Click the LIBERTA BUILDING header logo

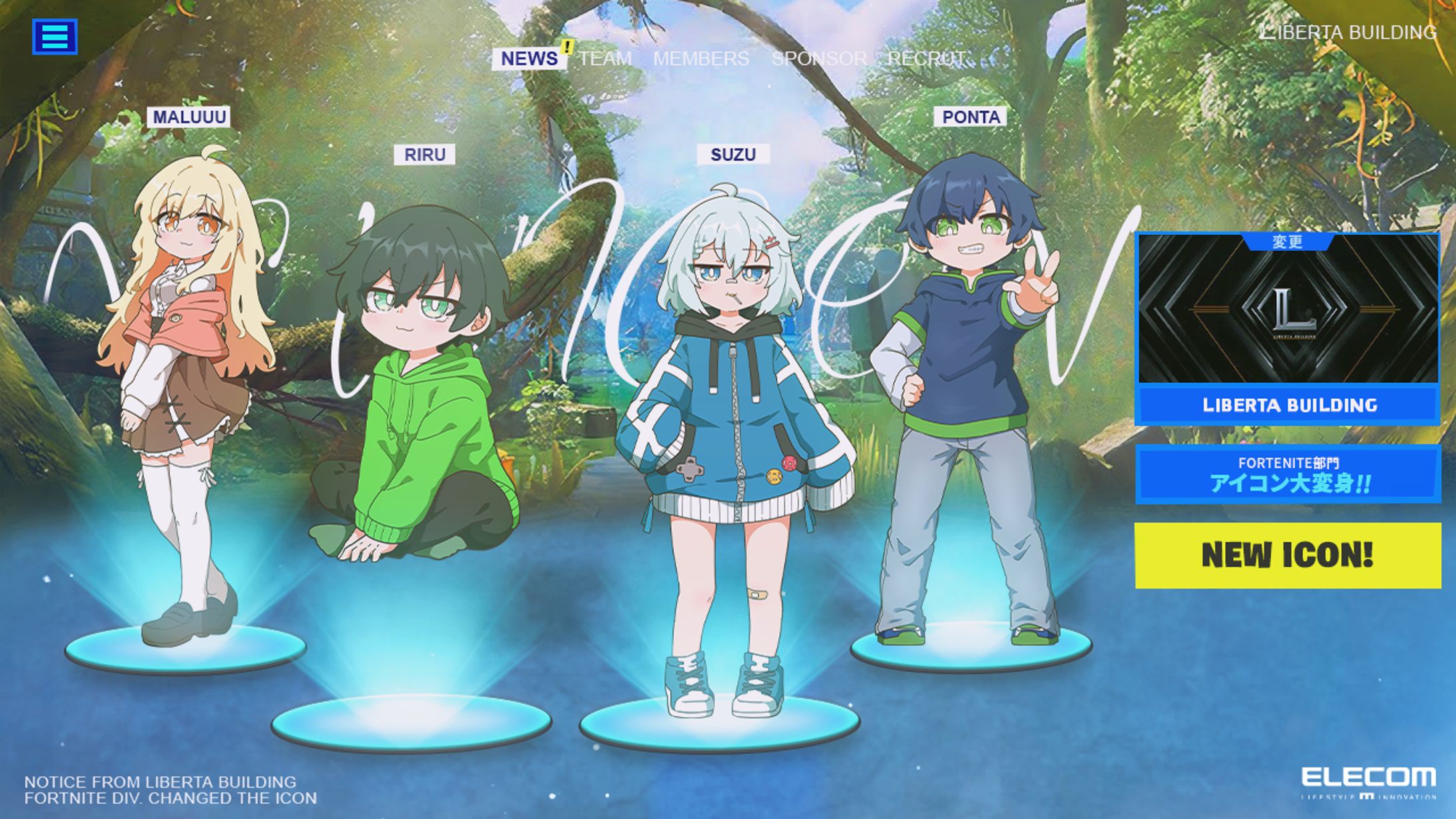[1348, 32]
